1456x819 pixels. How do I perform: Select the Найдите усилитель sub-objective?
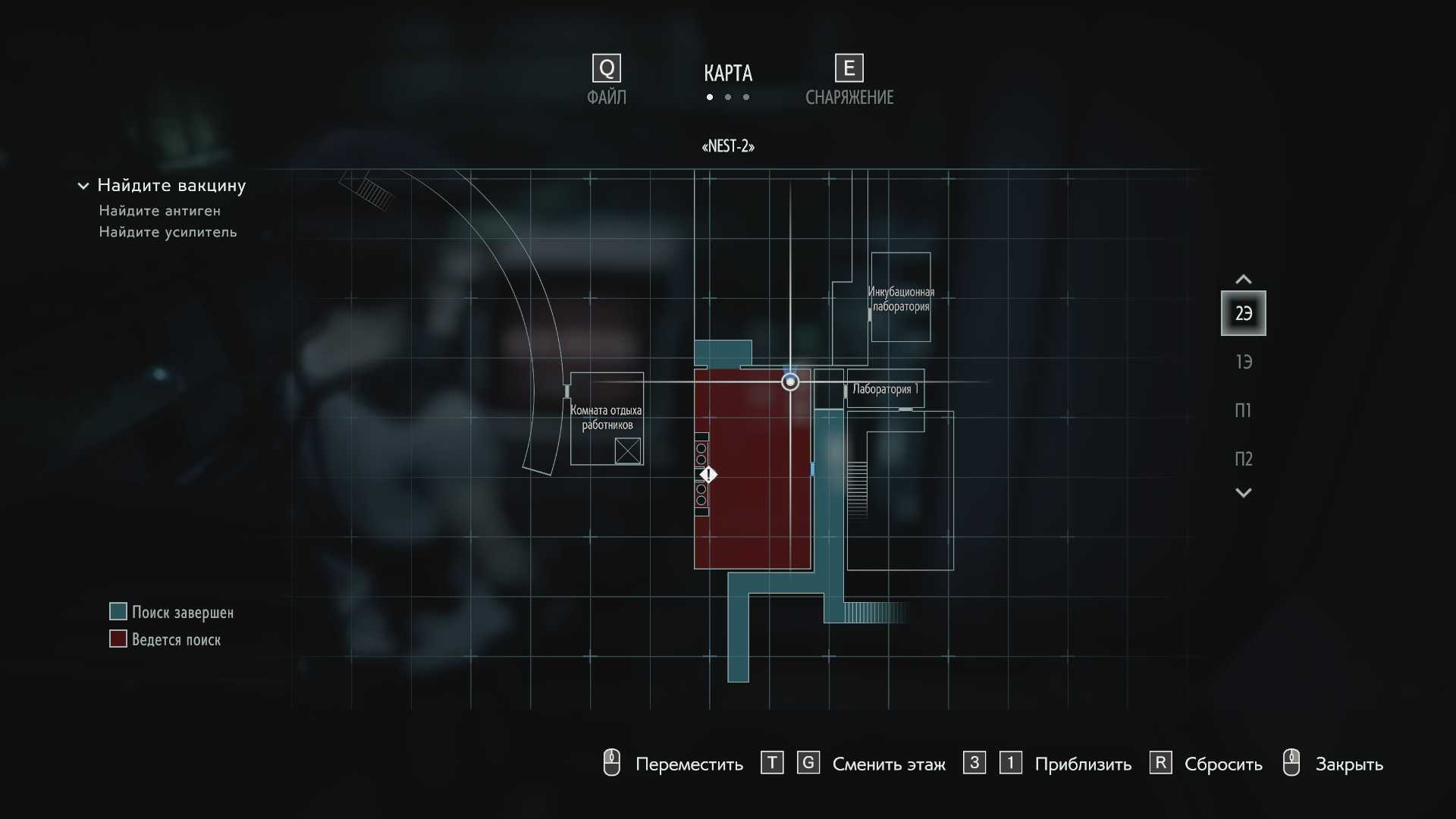coord(168,232)
